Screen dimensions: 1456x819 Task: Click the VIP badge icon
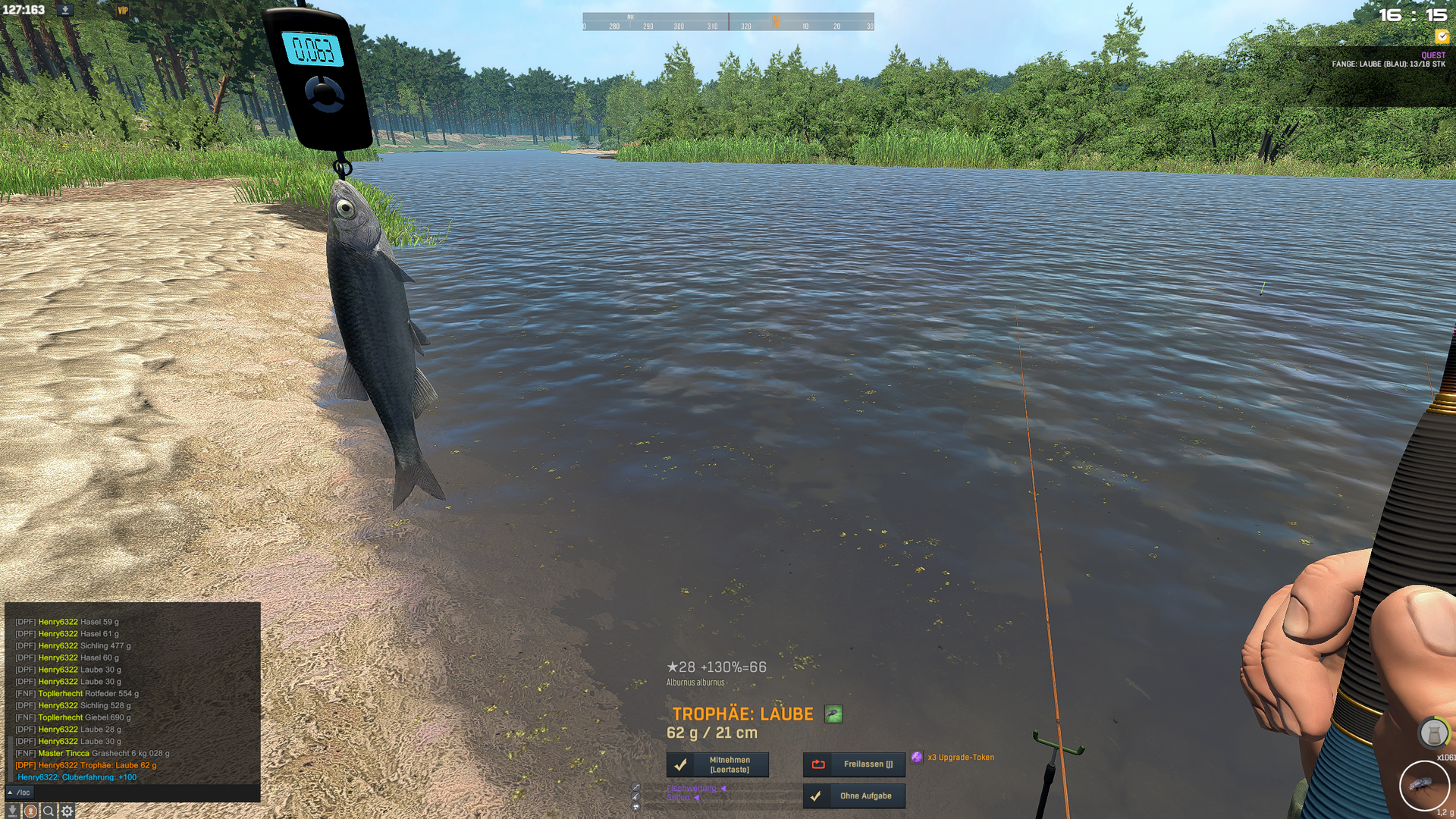(123, 11)
